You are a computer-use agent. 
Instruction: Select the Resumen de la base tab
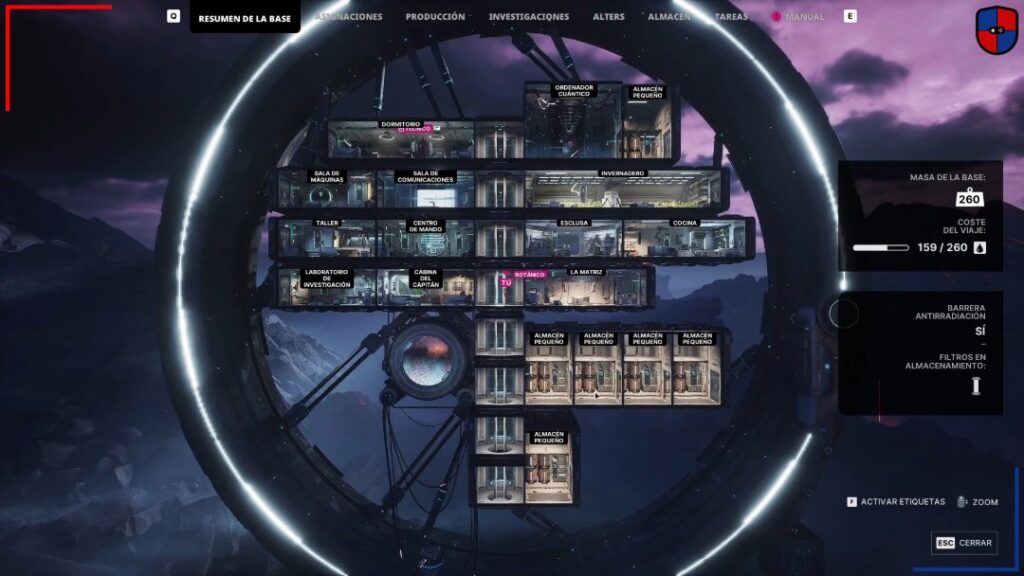tap(244, 18)
